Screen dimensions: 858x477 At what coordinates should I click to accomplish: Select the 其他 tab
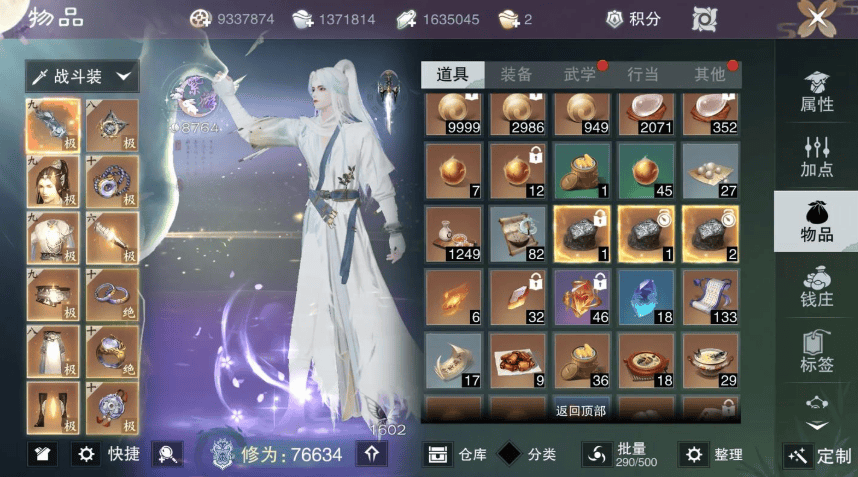710,74
